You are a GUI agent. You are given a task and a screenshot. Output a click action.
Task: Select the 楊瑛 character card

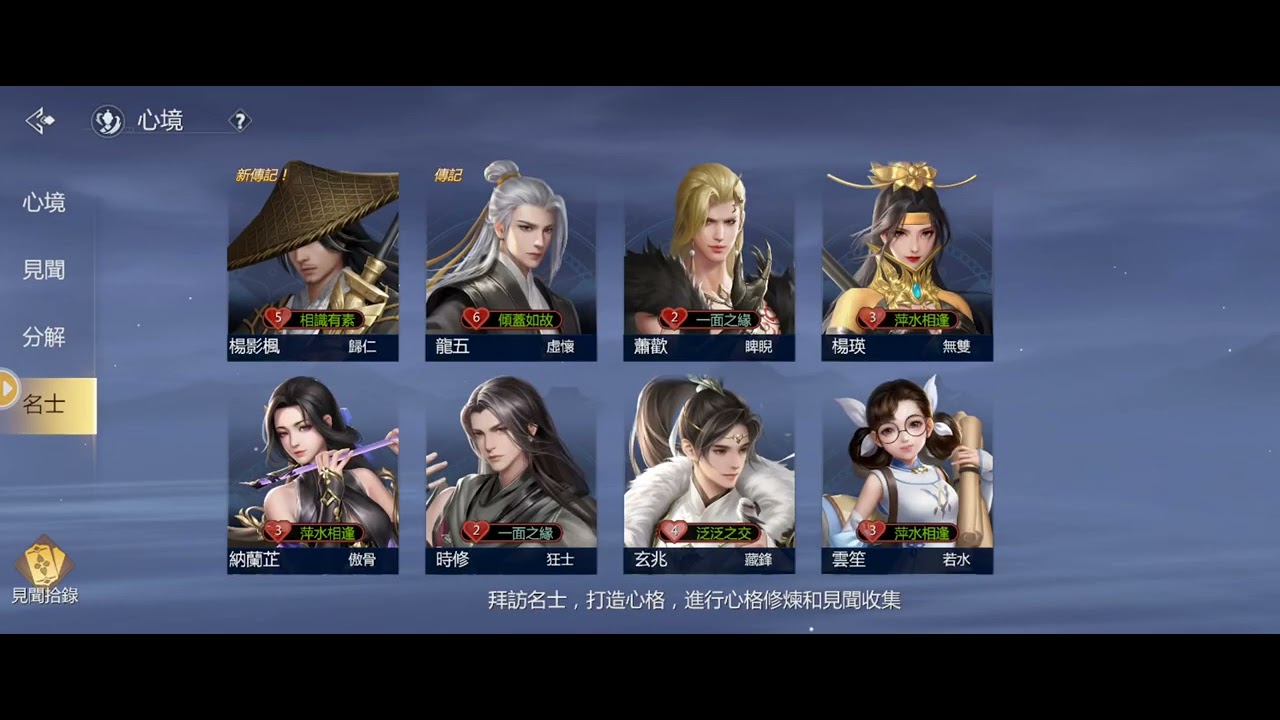907,262
